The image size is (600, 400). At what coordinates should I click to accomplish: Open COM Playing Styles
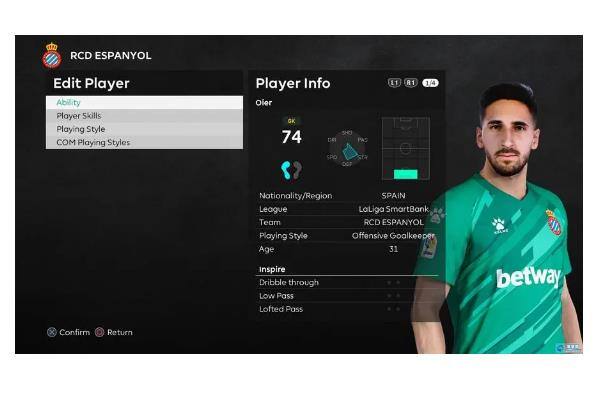[x=143, y=142]
